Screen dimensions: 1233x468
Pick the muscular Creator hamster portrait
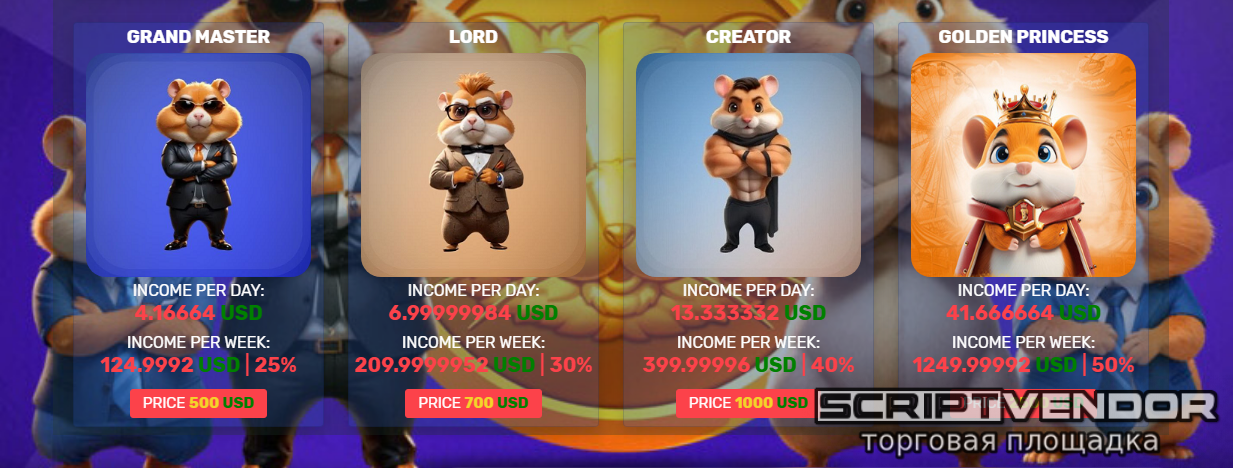coord(748,165)
